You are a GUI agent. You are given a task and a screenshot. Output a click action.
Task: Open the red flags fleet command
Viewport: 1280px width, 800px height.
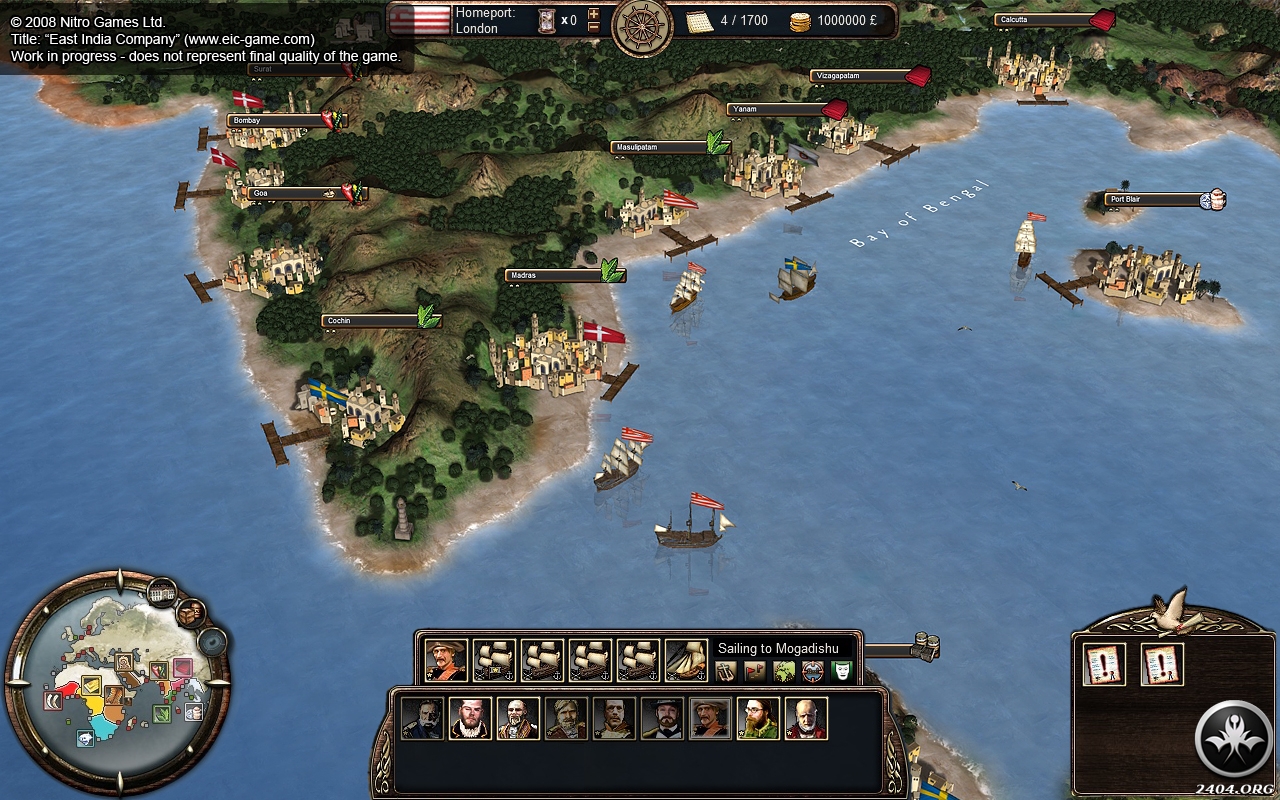click(x=755, y=671)
